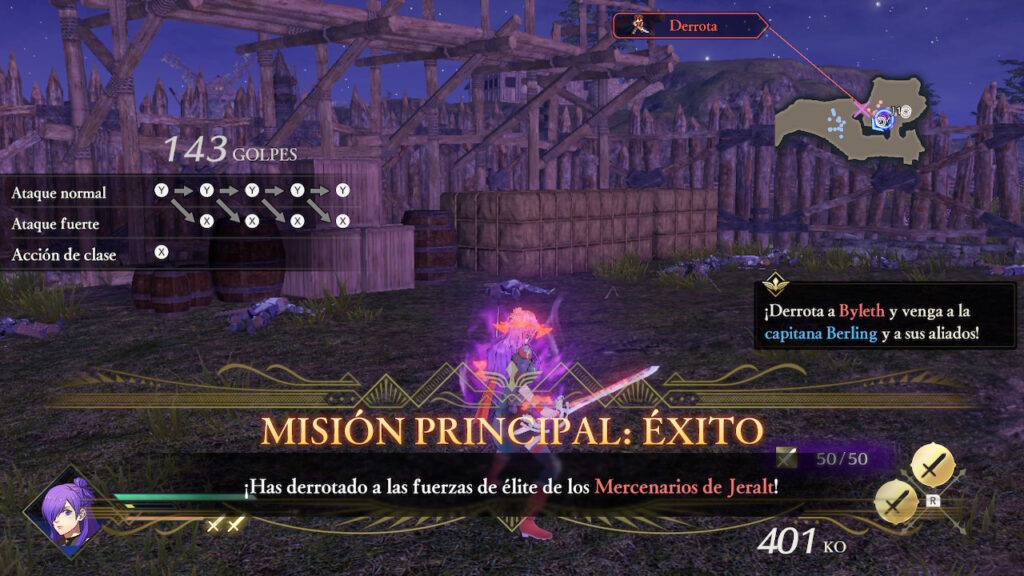
Task: Select the Derrota marker label
Action: (x=689, y=26)
